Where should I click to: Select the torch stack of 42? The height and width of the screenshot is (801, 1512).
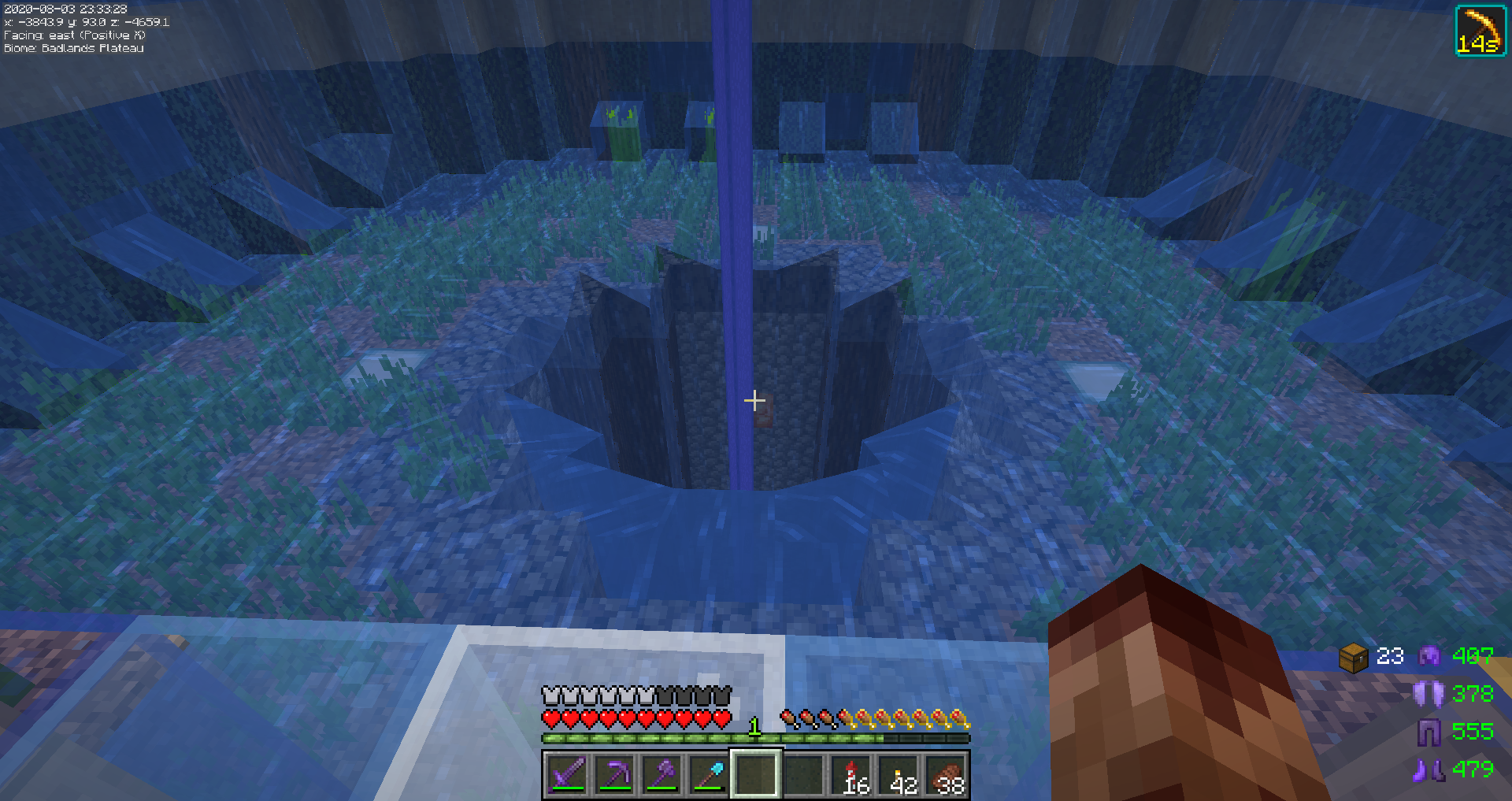(899, 774)
